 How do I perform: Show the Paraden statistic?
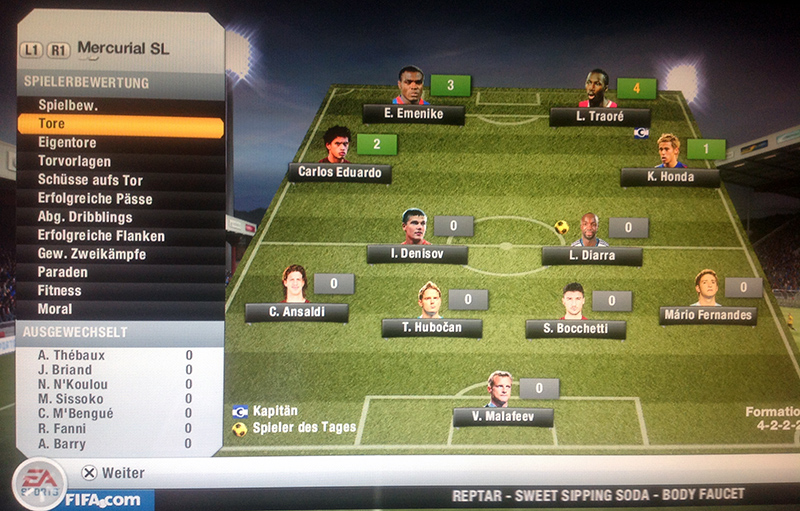click(x=119, y=272)
